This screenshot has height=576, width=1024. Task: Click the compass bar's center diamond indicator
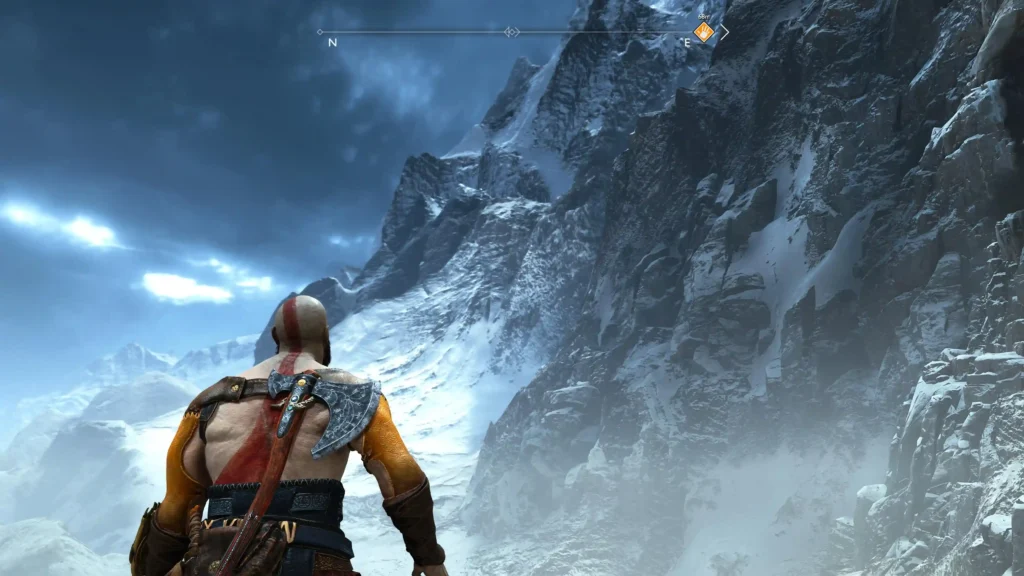point(512,32)
